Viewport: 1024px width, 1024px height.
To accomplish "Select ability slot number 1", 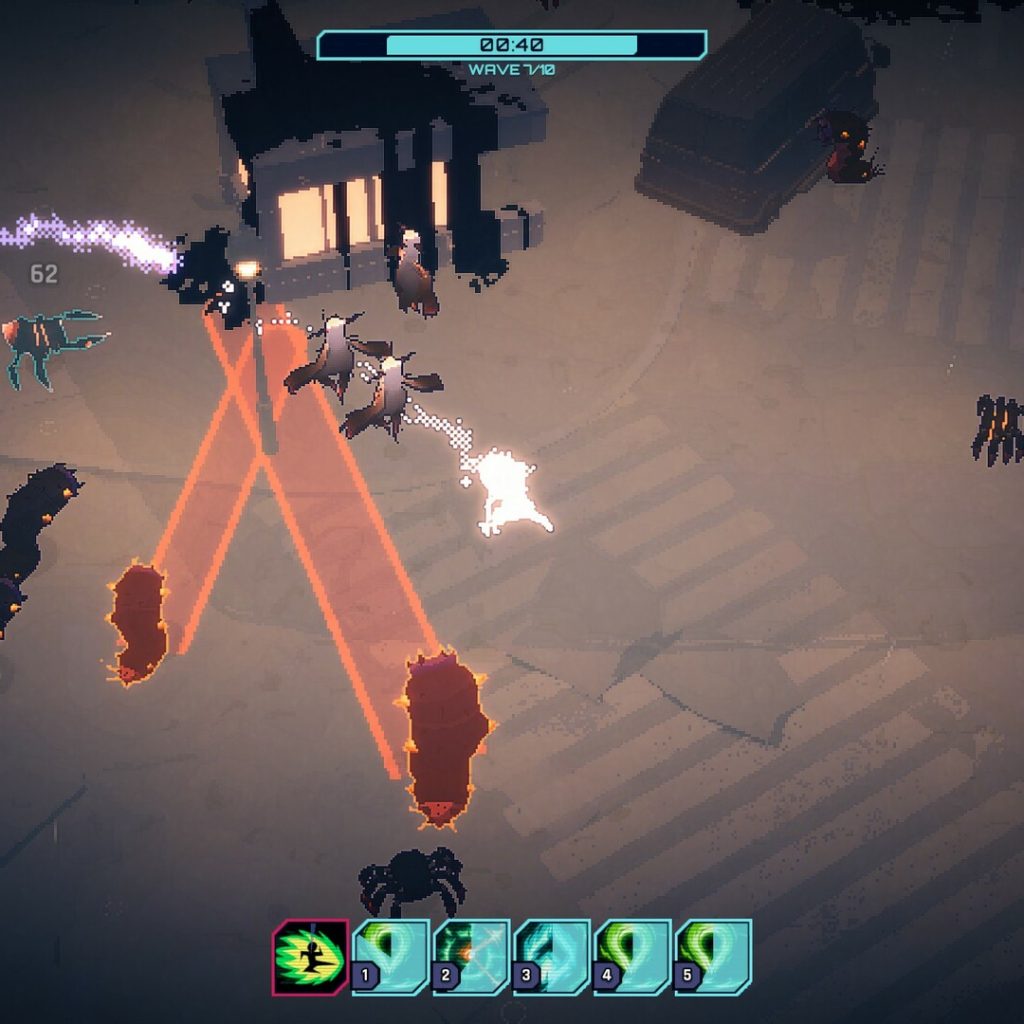I will click(392, 957).
